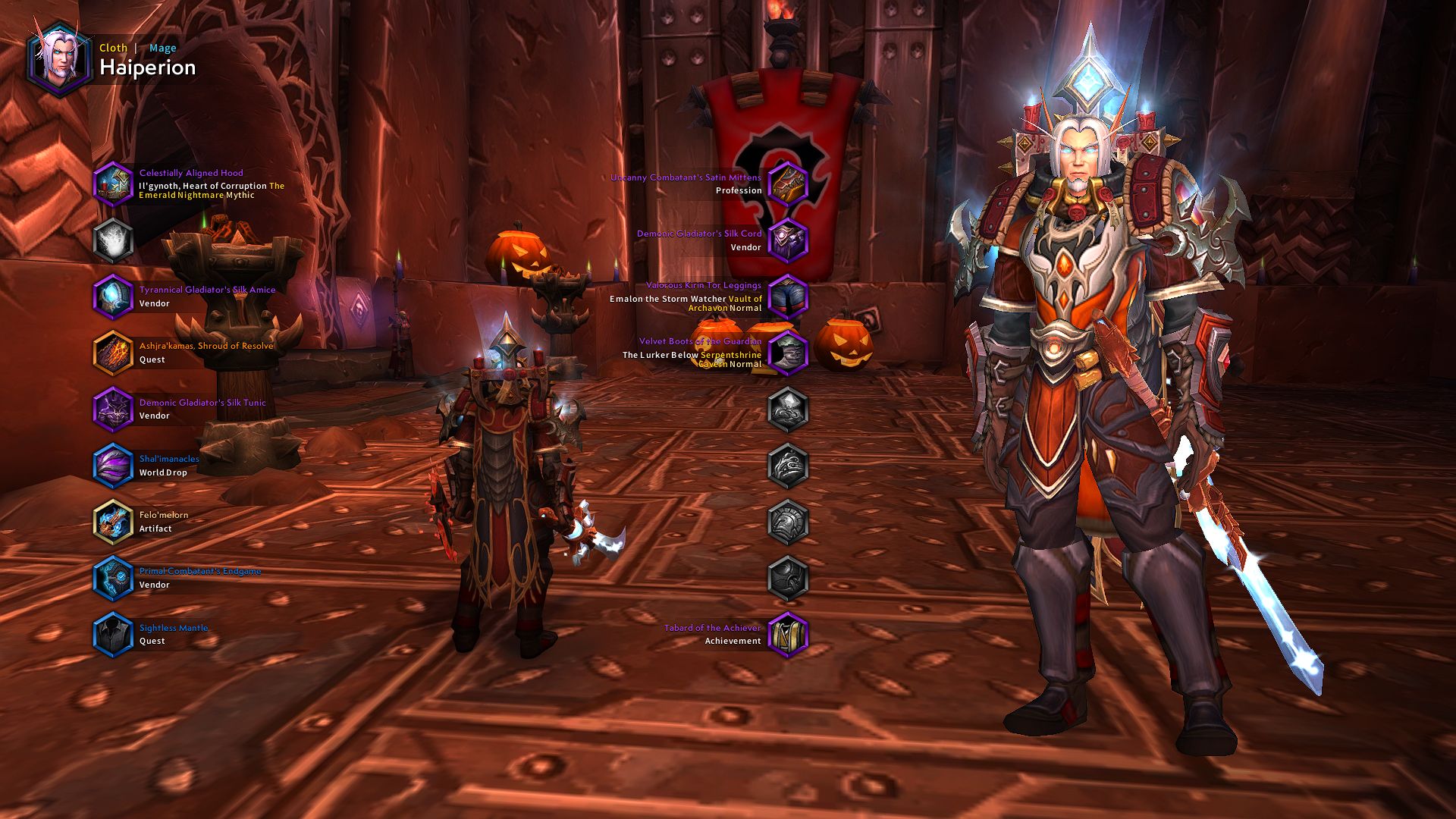This screenshot has width=1456, height=819.
Task: Click the Tabard of the Achiever icon
Action: point(789,634)
